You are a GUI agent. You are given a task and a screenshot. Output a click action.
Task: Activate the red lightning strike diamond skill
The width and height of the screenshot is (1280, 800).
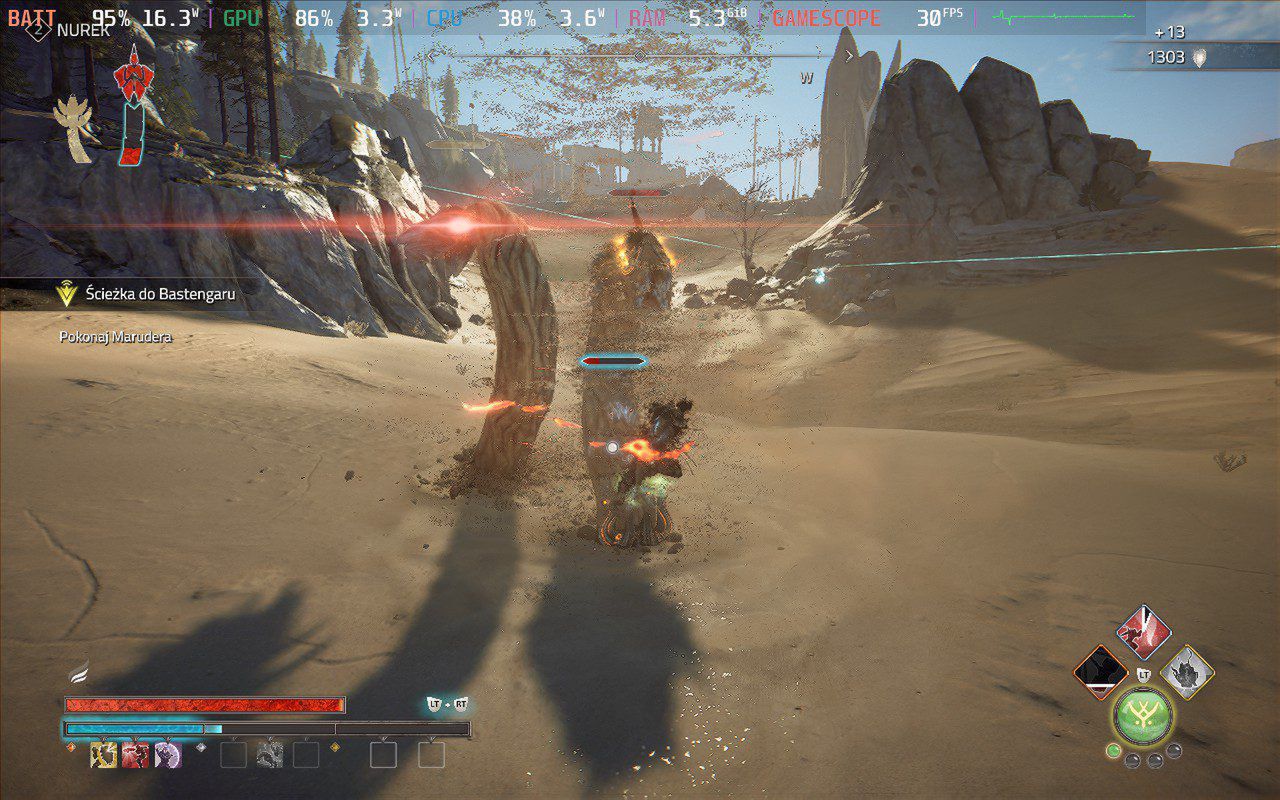click(1143, 632)
